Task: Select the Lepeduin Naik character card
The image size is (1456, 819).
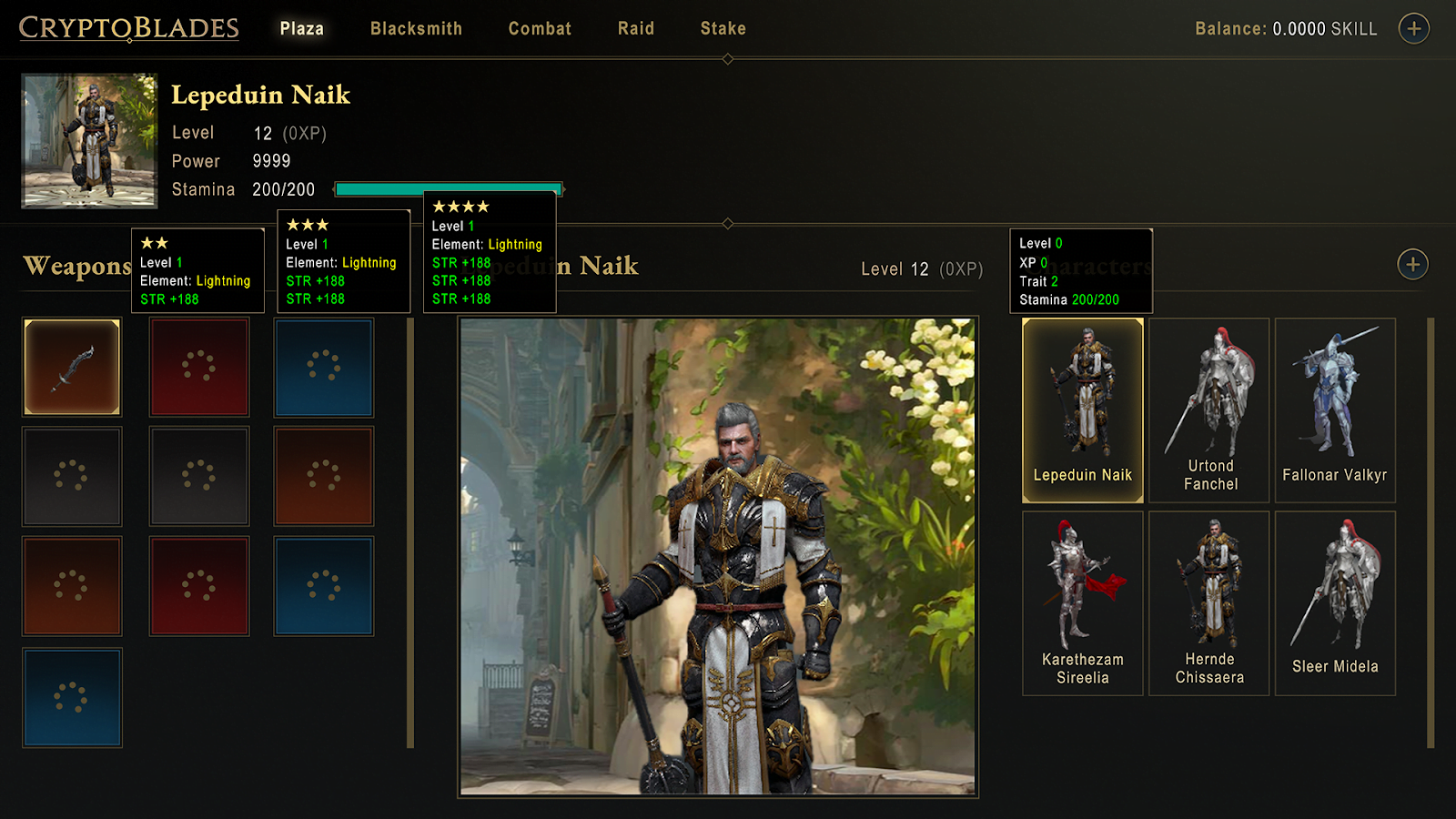Action: [1082, 410]
